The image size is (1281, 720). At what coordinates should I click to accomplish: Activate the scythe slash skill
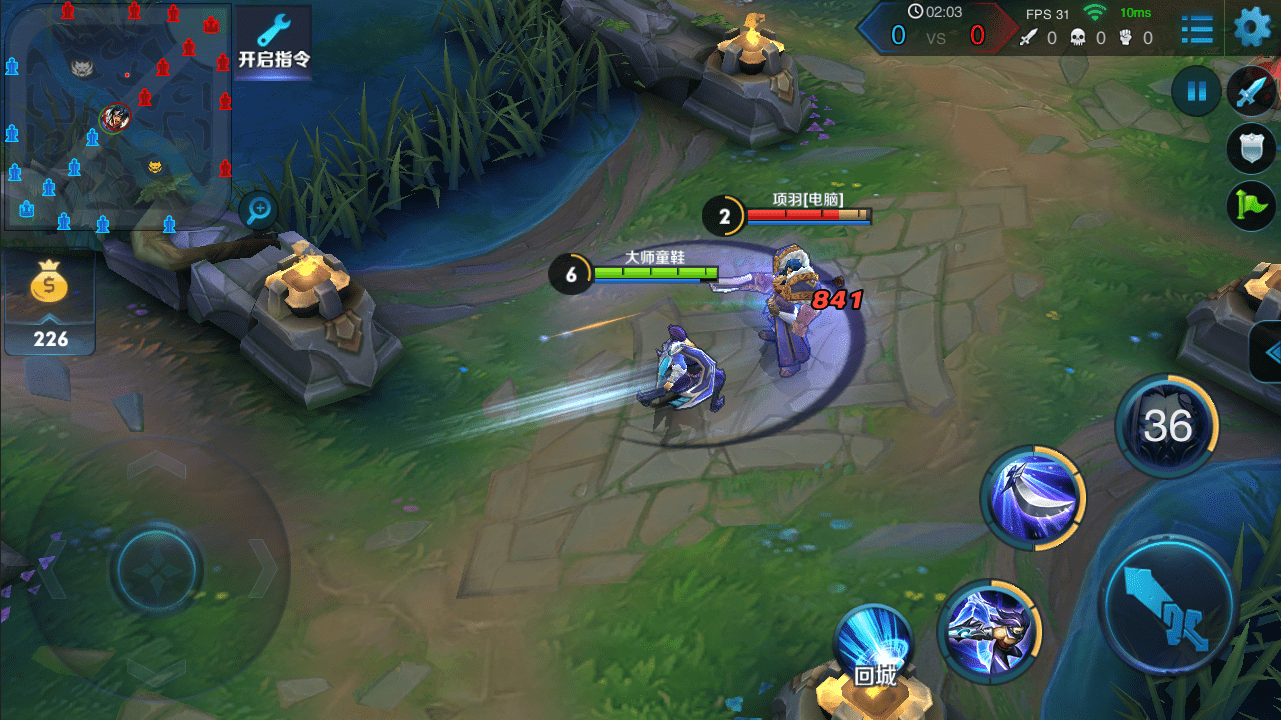[x=1034, y=497]
